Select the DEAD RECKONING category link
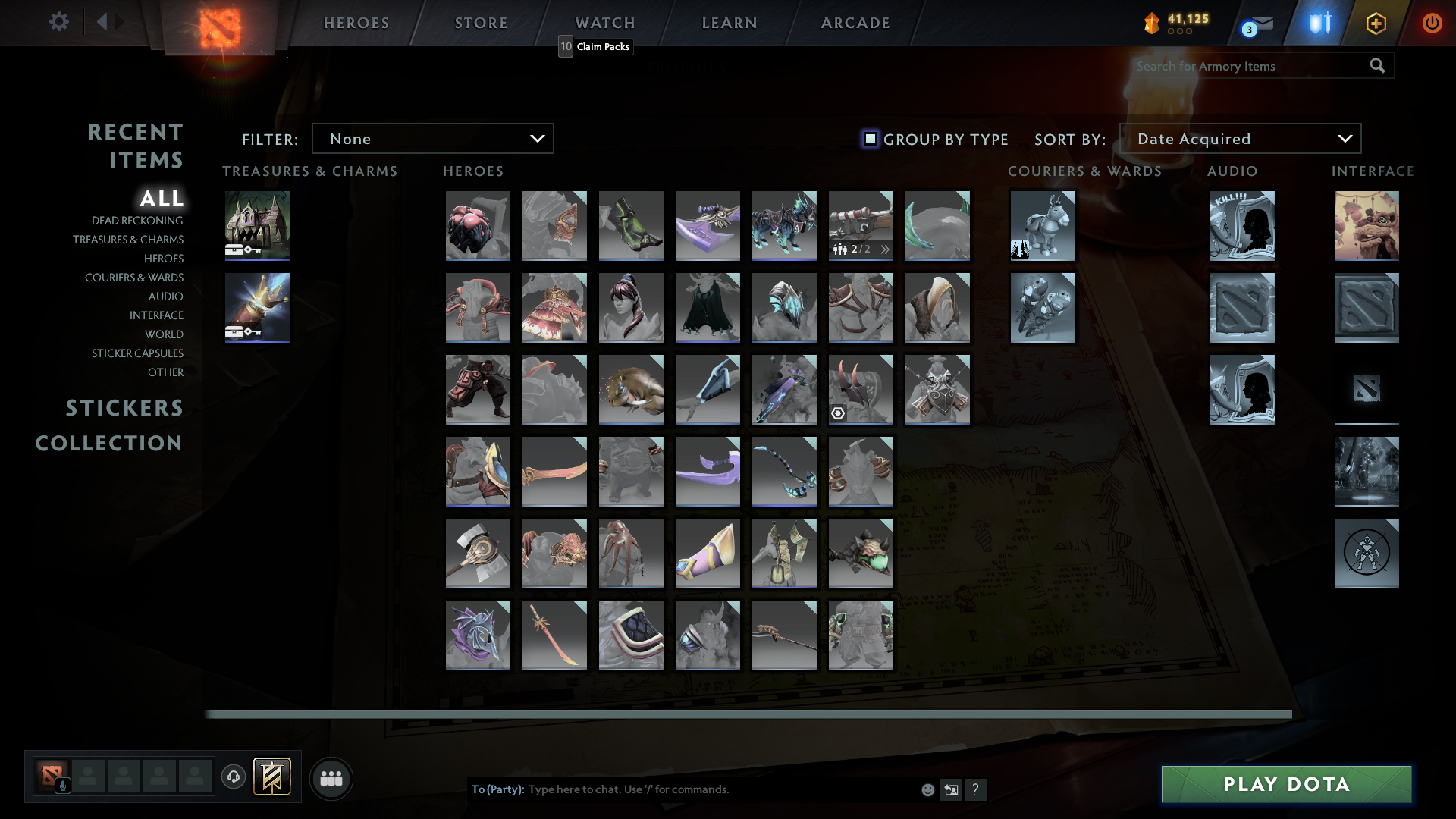 [136, 220]
